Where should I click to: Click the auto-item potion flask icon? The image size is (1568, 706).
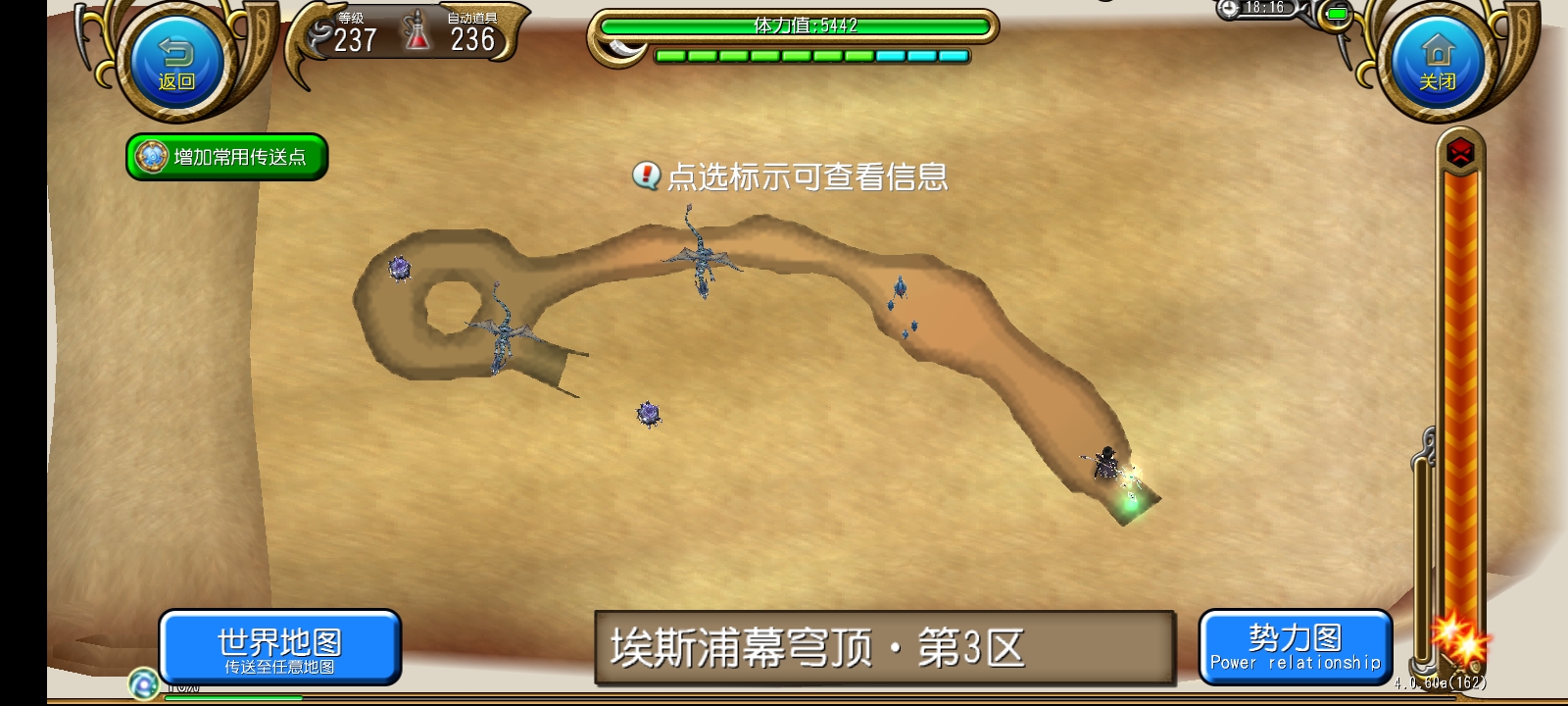415,31
